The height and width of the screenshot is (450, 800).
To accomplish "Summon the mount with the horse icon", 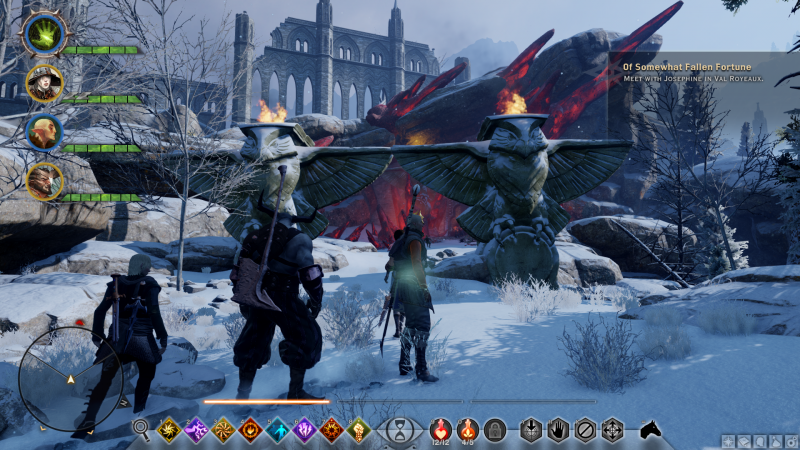I will (x=651, y=430).
